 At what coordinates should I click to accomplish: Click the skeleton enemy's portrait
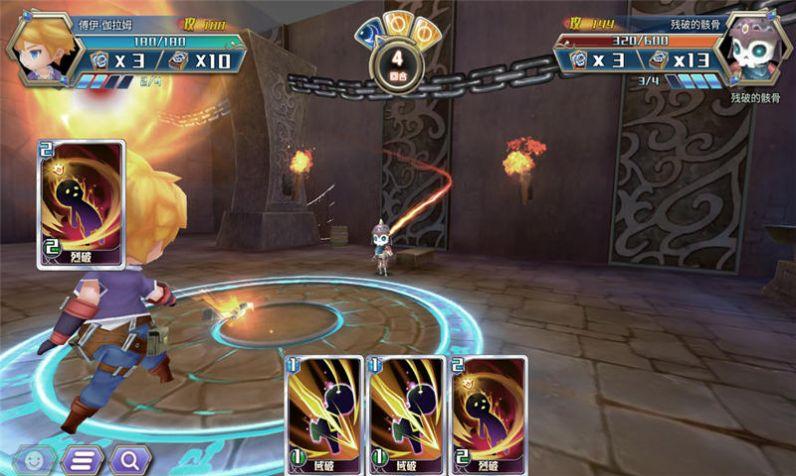[756, 47]
